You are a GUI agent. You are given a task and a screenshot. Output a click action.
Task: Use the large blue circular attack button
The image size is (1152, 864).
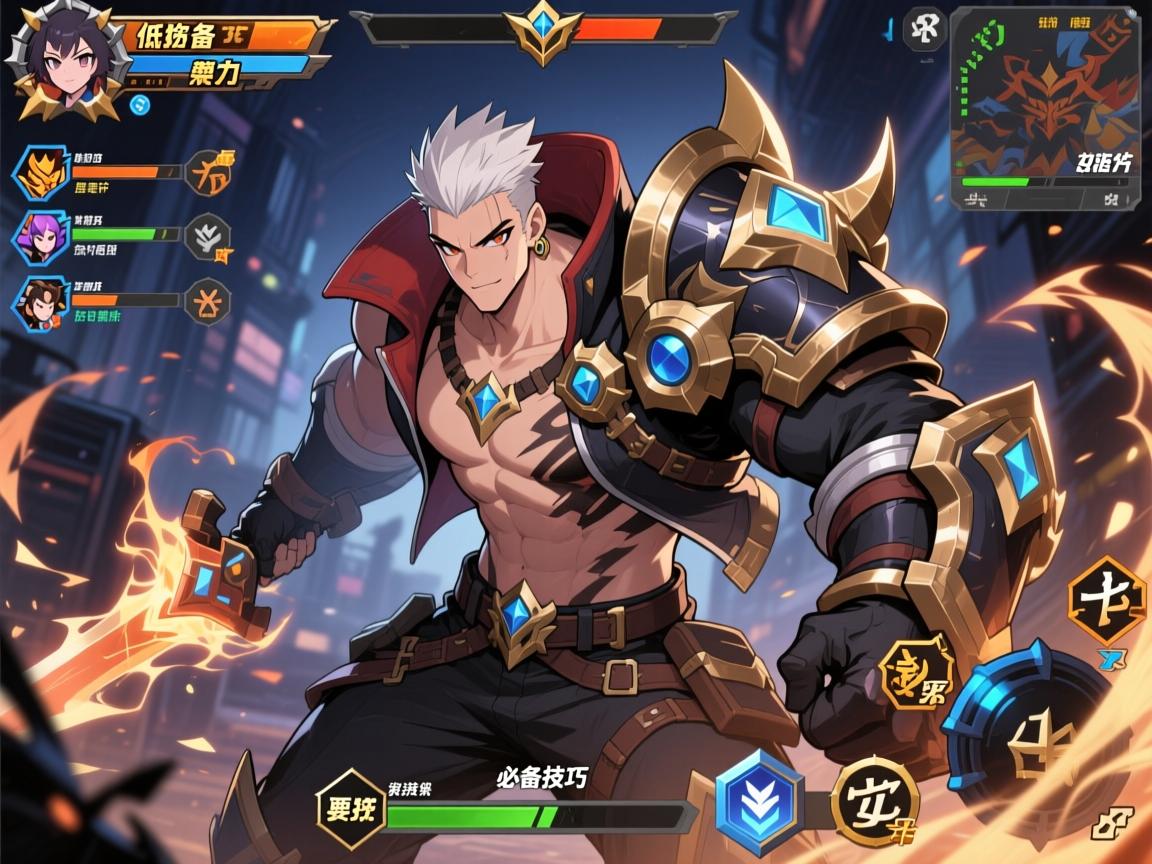[1028, 729]
